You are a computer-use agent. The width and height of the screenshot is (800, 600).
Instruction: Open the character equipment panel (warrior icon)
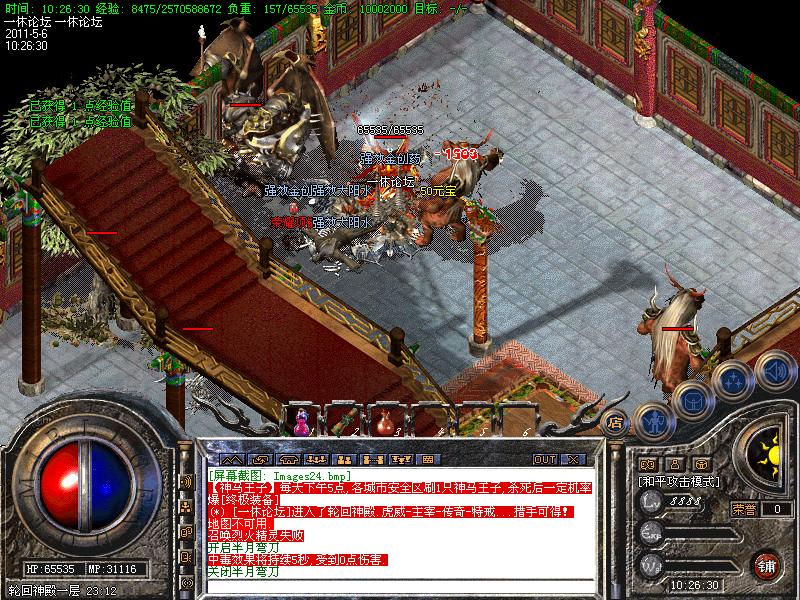click(x=653, y=420)
